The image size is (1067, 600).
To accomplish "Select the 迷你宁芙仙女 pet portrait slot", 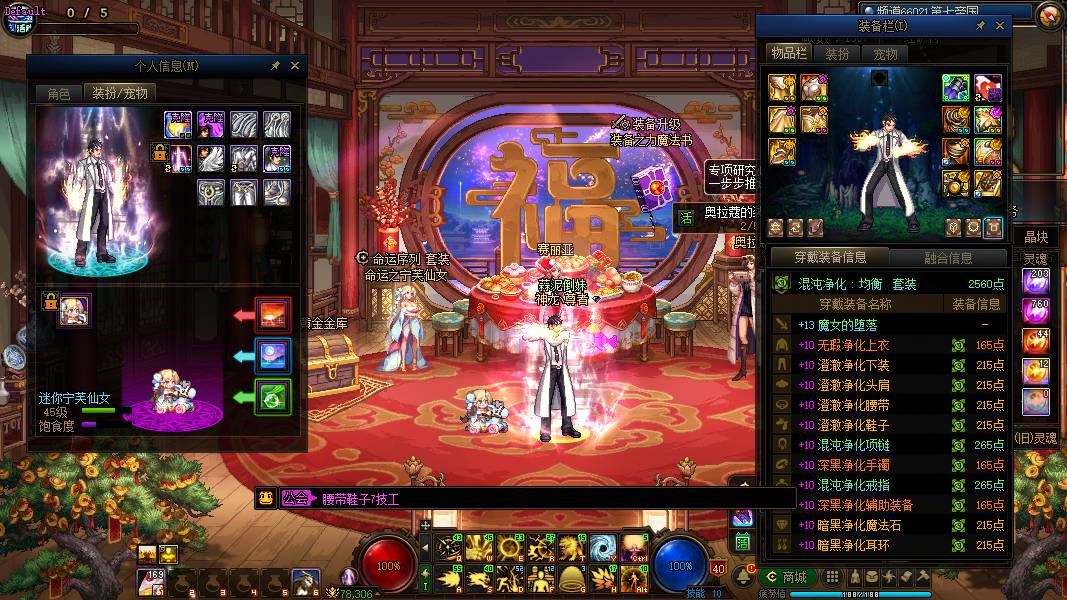I will click(x=75, y=310).
